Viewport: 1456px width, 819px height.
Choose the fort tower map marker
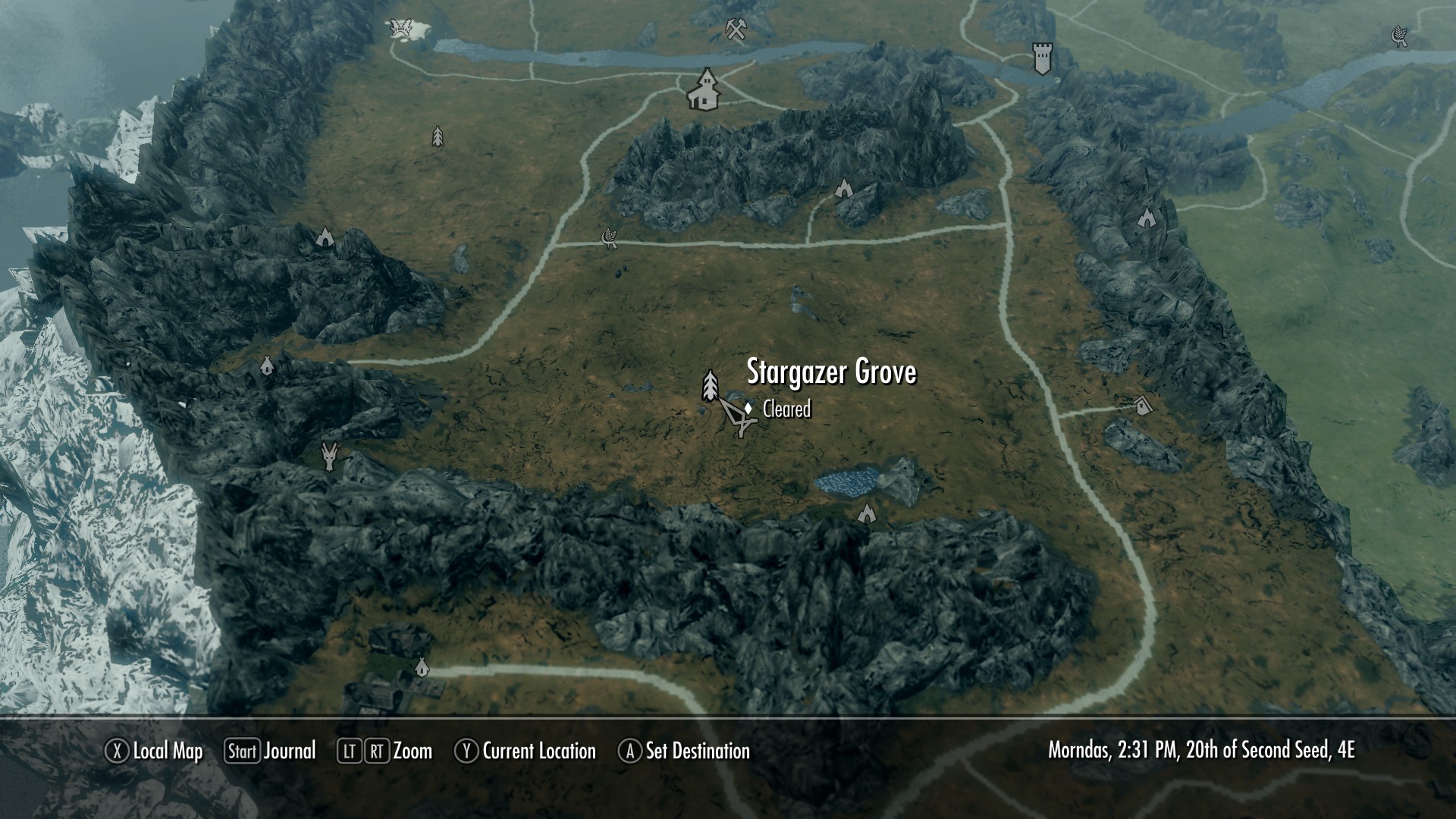coord(1043,58)
